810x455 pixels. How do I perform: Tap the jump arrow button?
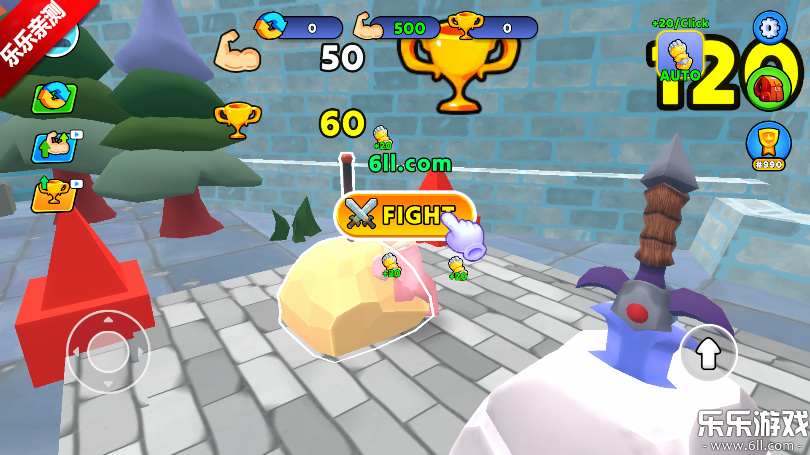[708, 350]
